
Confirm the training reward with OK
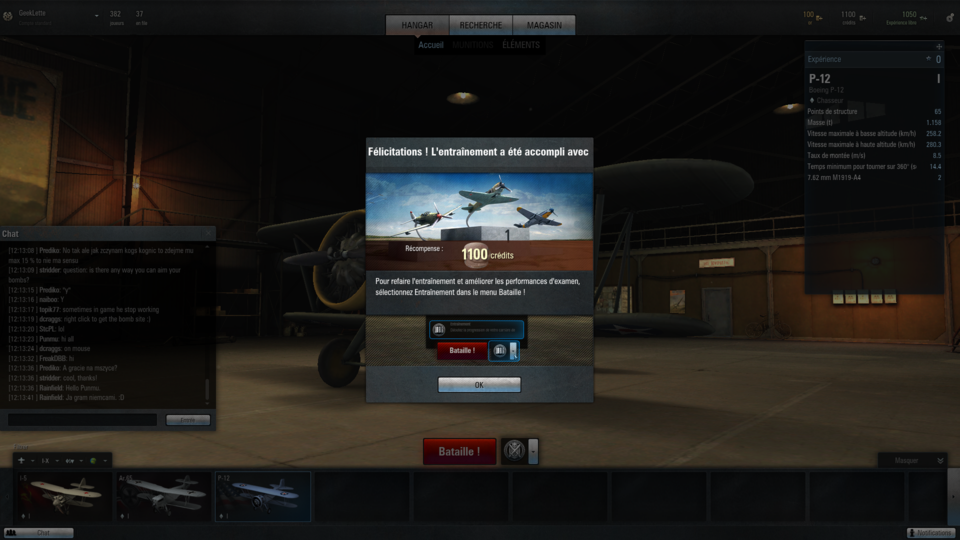[x=479, y=385]
